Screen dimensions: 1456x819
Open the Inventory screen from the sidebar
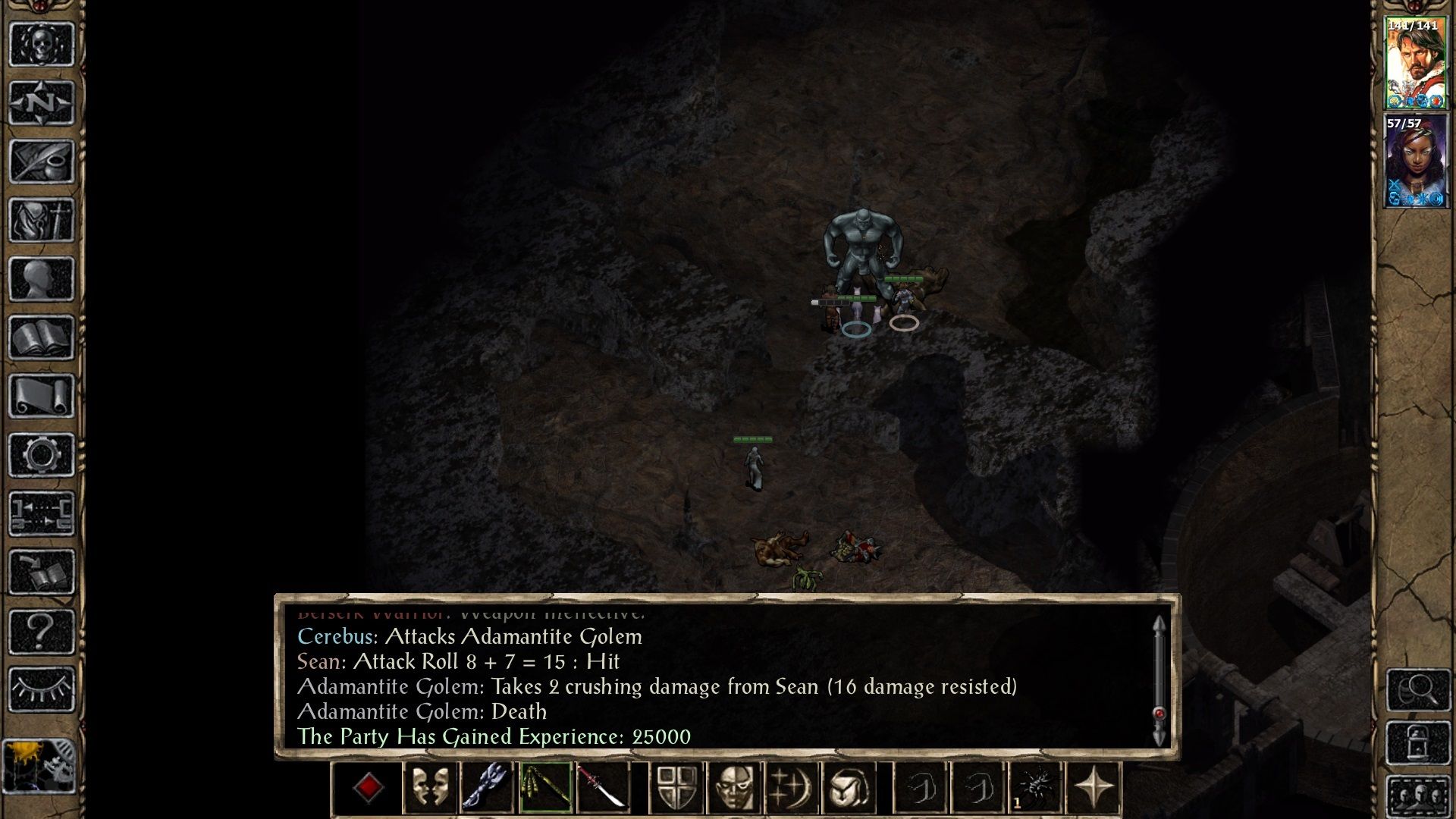pos(42,218)
